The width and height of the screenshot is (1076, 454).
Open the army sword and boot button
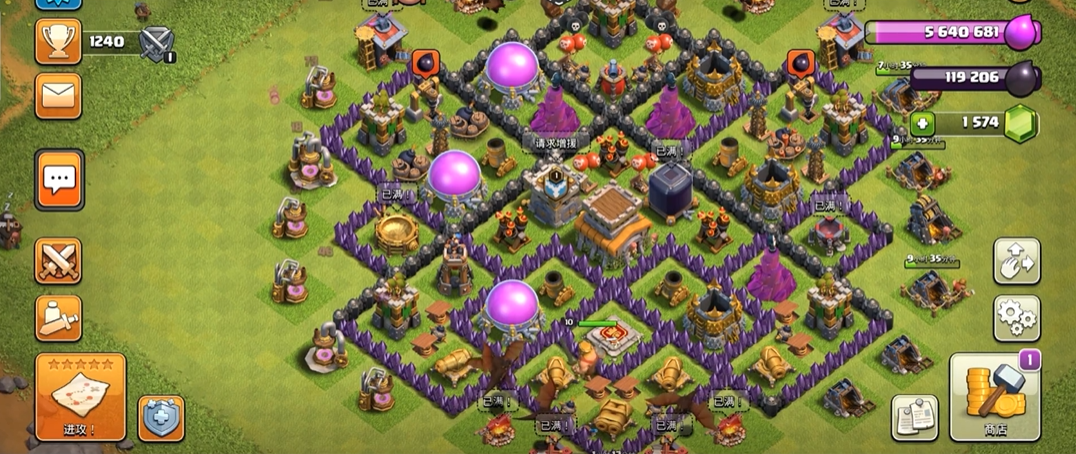coord(58,317)
